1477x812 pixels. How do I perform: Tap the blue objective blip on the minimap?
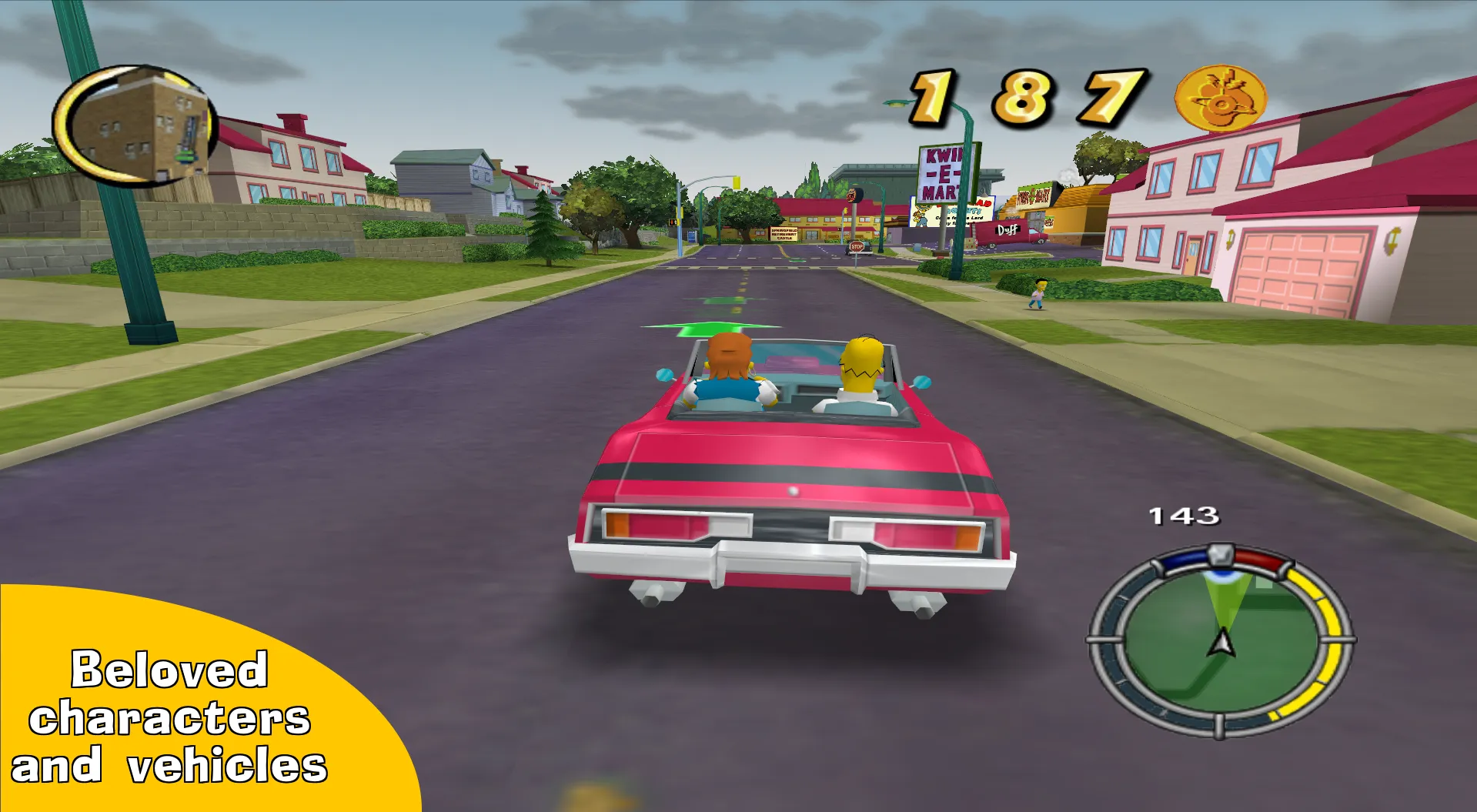(x=1222, y=576)
